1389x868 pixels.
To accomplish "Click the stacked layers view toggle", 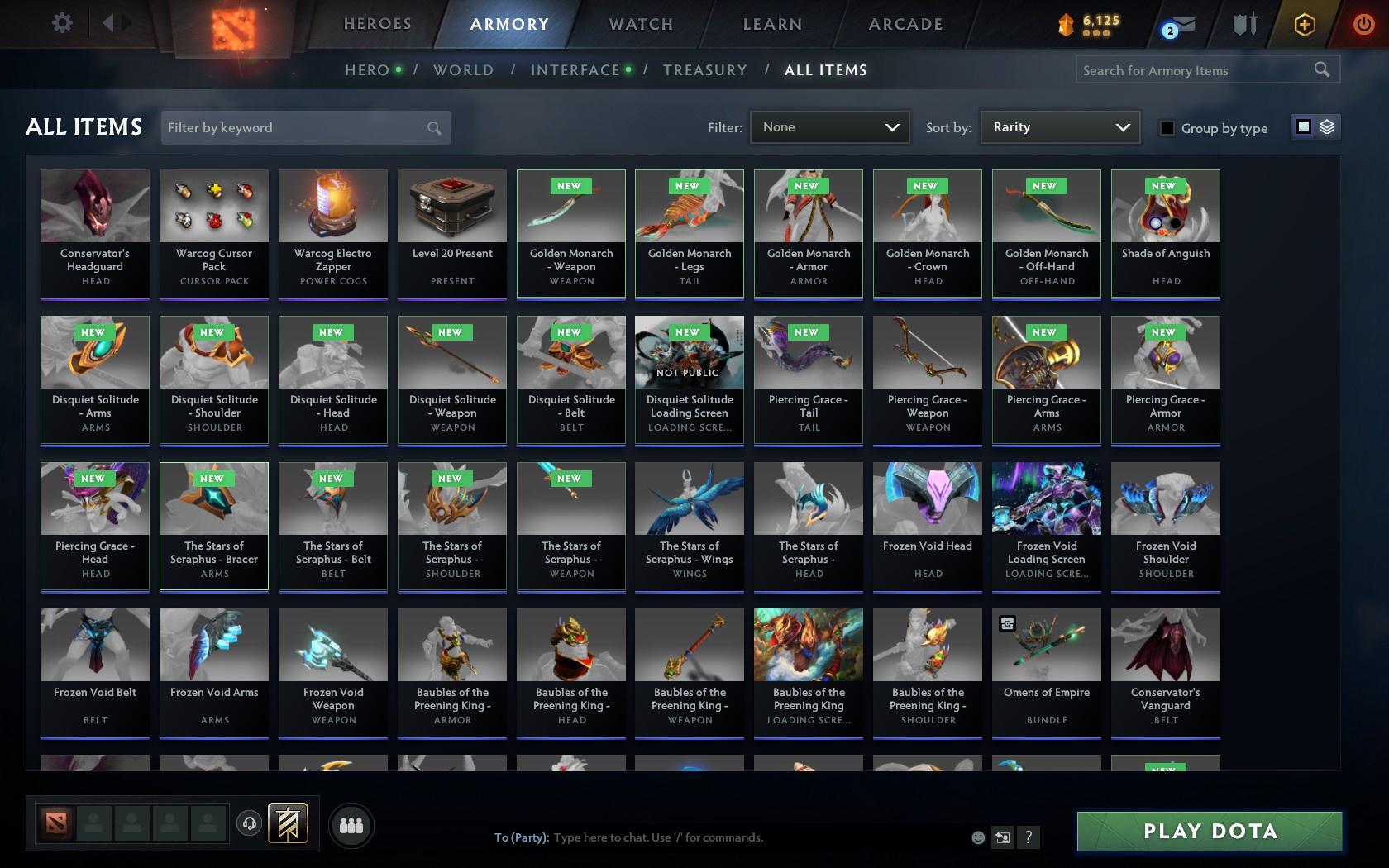I will point(1327,128).
